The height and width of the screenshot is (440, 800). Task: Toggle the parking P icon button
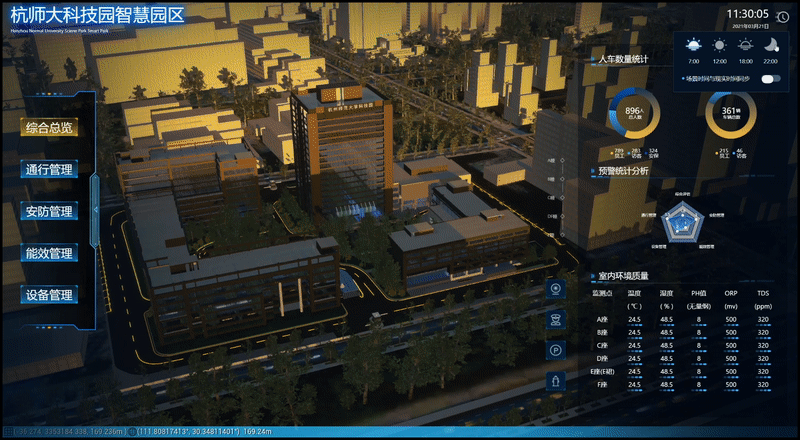556,350
